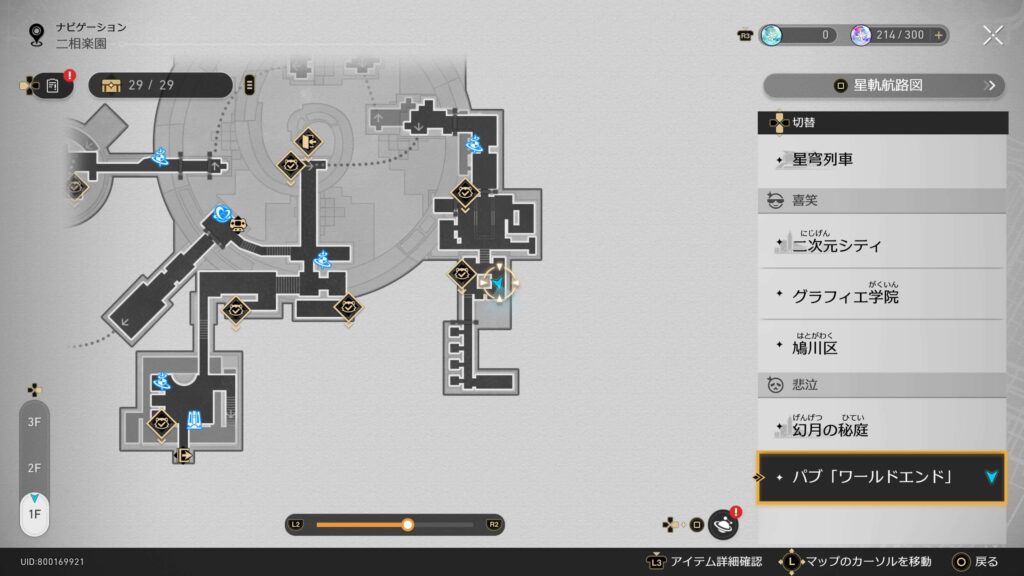Viewport: 1024px width, 576px height.
Task: Switch to floor 3F
Action: click(x=34, y=423)
